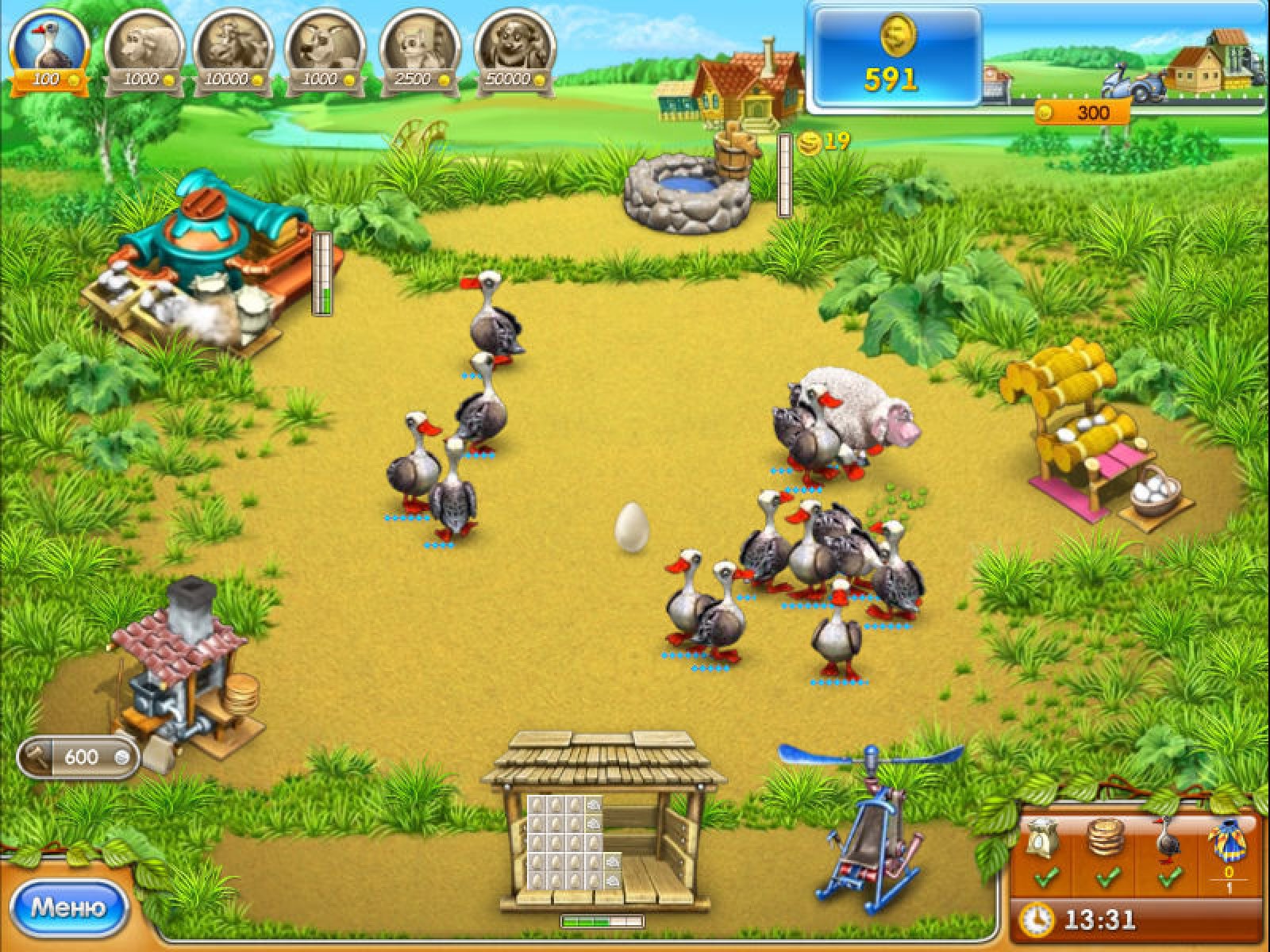Pick the 50000 coin animal icon
This screenshot has height=952, width=1270.
point(514,49)
